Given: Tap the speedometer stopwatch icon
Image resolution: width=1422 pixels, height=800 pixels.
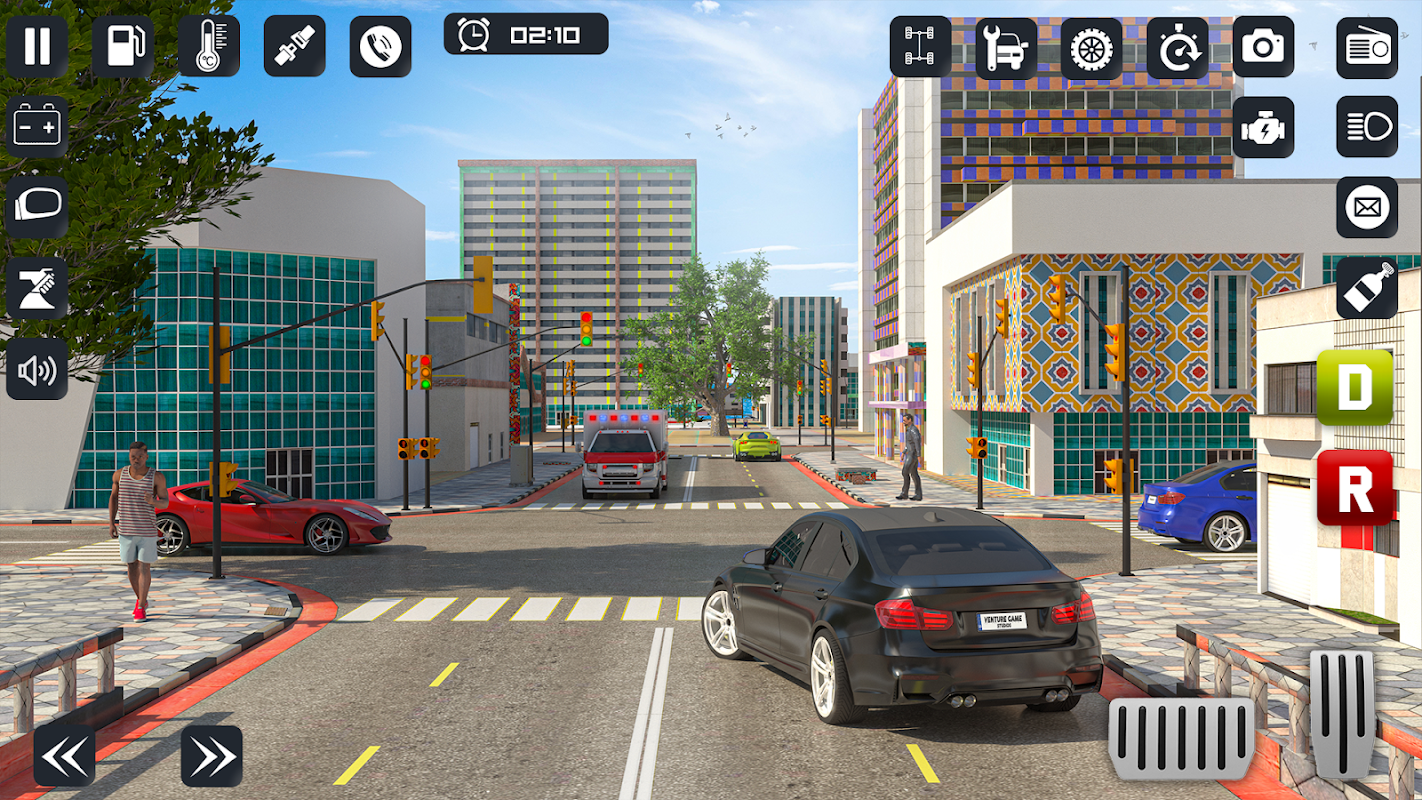Looking at the screenshot, I should pos(1178,47).
